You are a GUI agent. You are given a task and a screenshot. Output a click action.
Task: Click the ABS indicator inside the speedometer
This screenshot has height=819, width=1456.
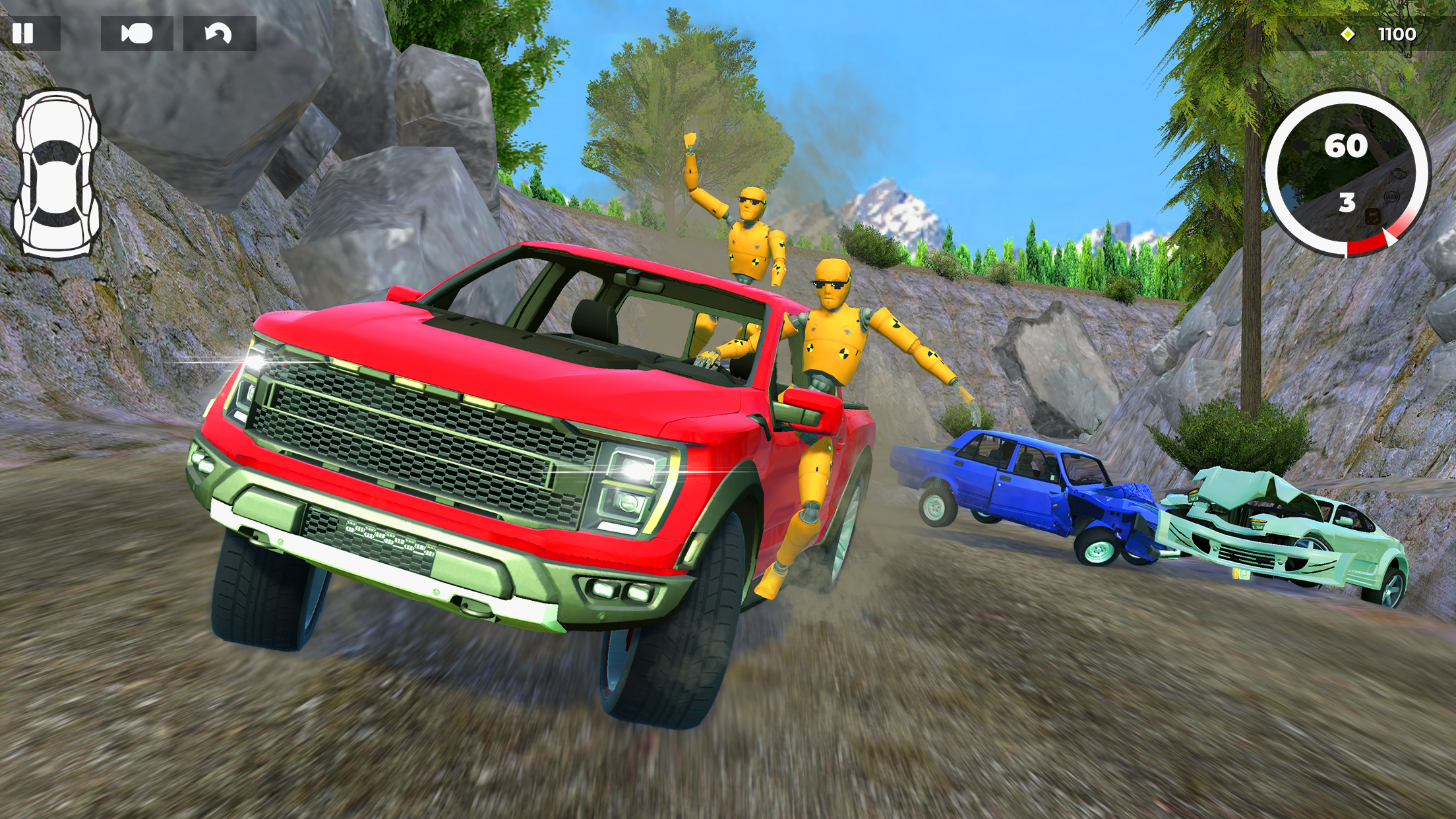coord(1392,197)
